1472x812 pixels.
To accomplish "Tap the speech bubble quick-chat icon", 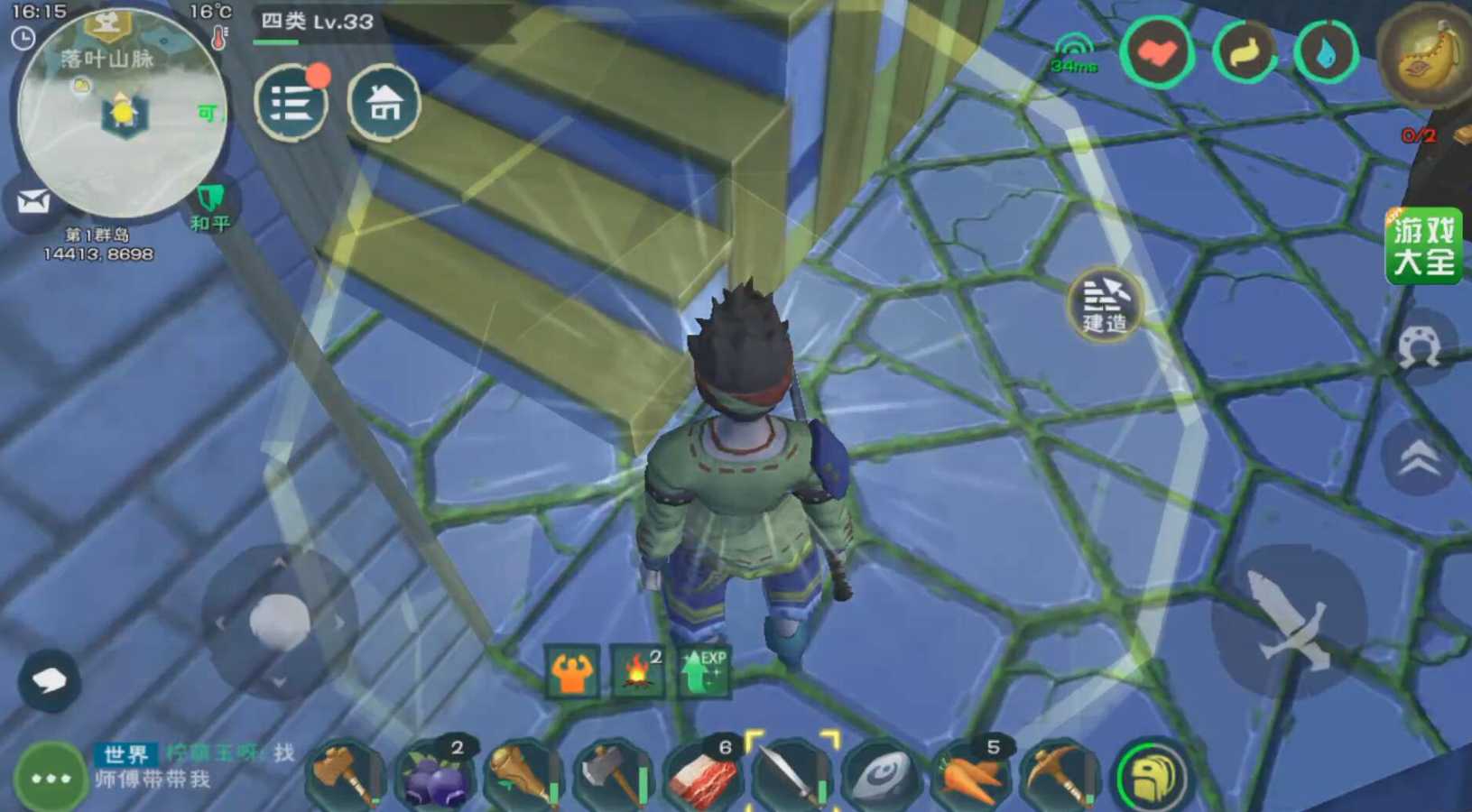I will (49, 679).
